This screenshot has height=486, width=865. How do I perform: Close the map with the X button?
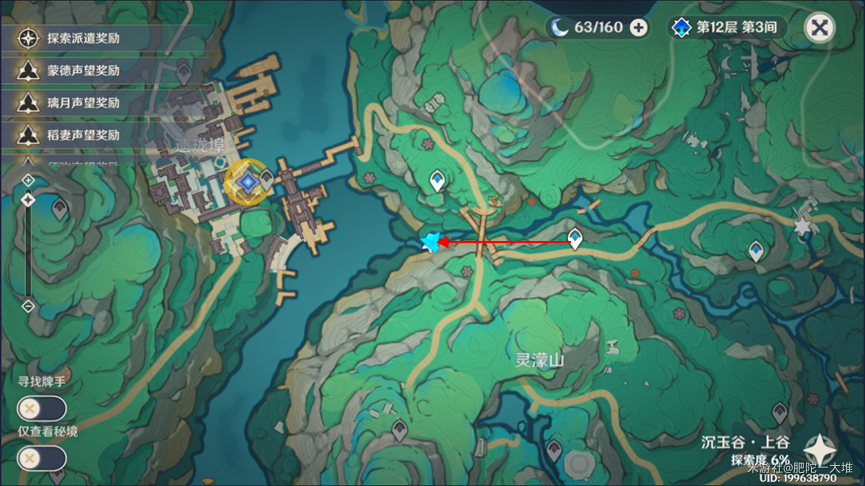pos(819,28)
